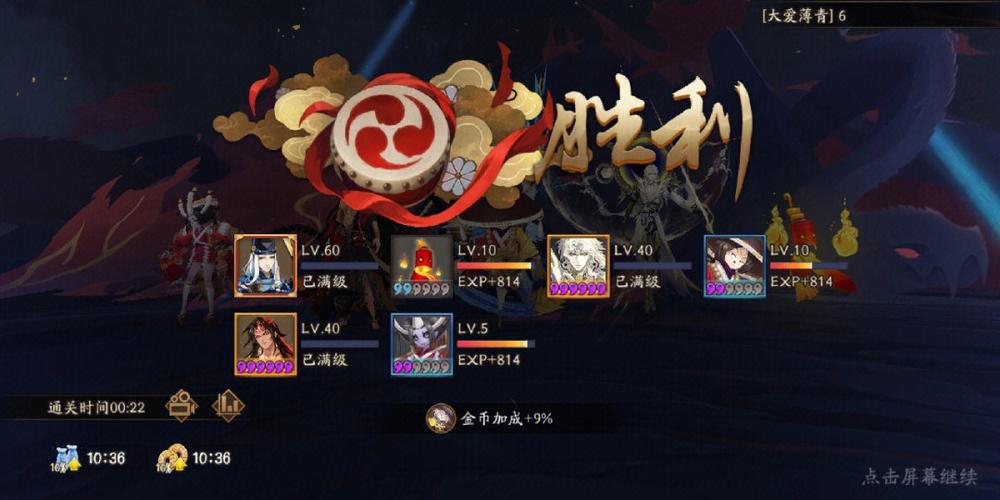
Task: Show the battle statistics chart icon
Action: (x=227, y=405)
